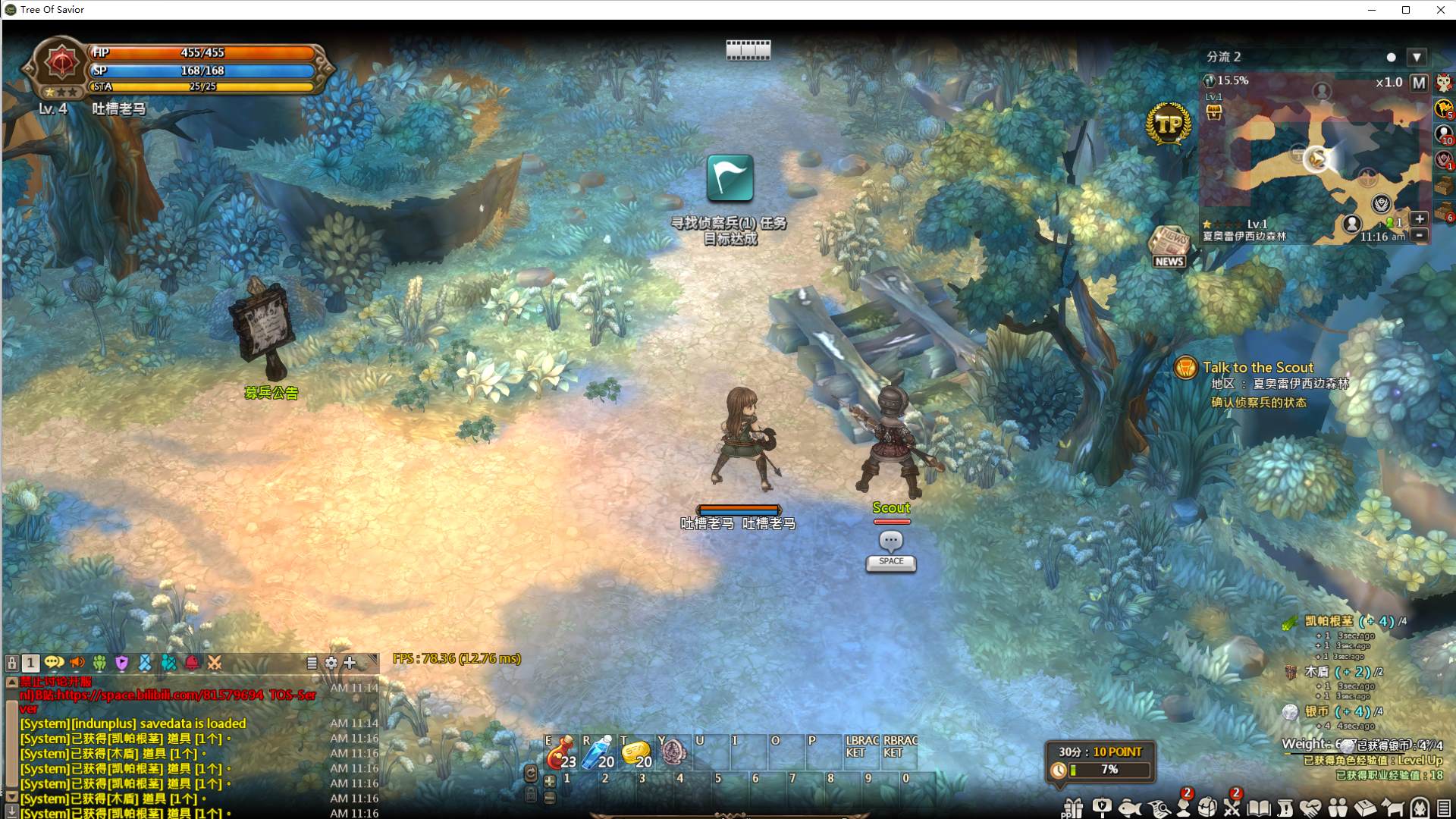Open the gift box icon in the bottom menu
The height and width of the screenshot is (819, 1456).
1072,808
